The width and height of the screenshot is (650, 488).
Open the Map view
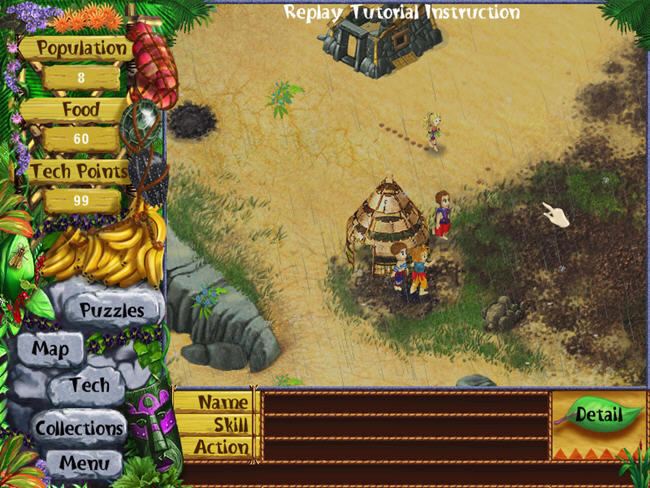pos(50,349)
